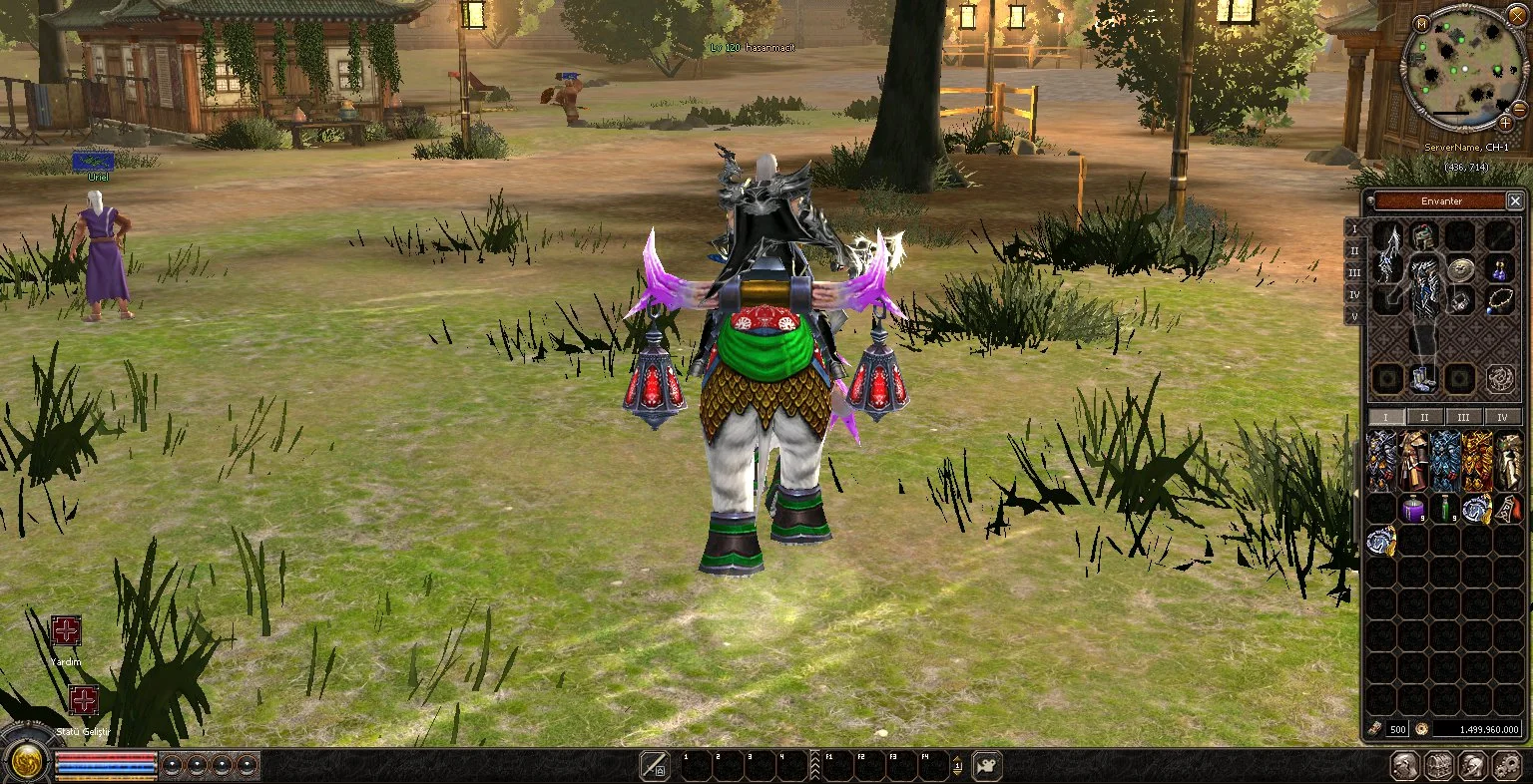Select the equipped helmet slot

coord(1423,237)
